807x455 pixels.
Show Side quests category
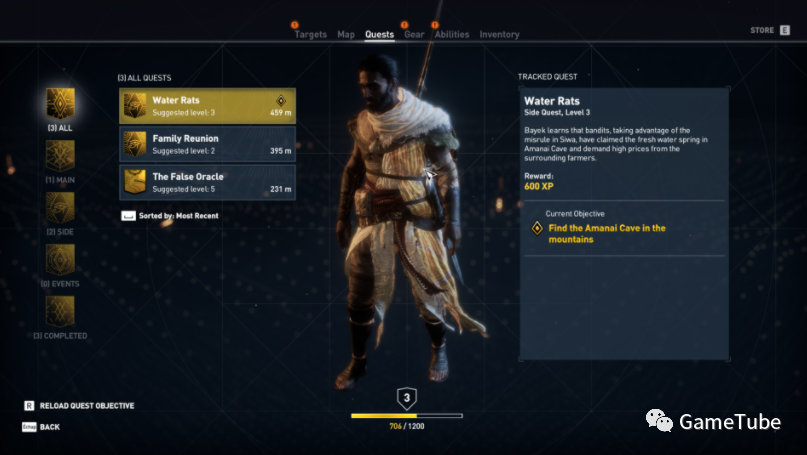(x=60, y=209)
